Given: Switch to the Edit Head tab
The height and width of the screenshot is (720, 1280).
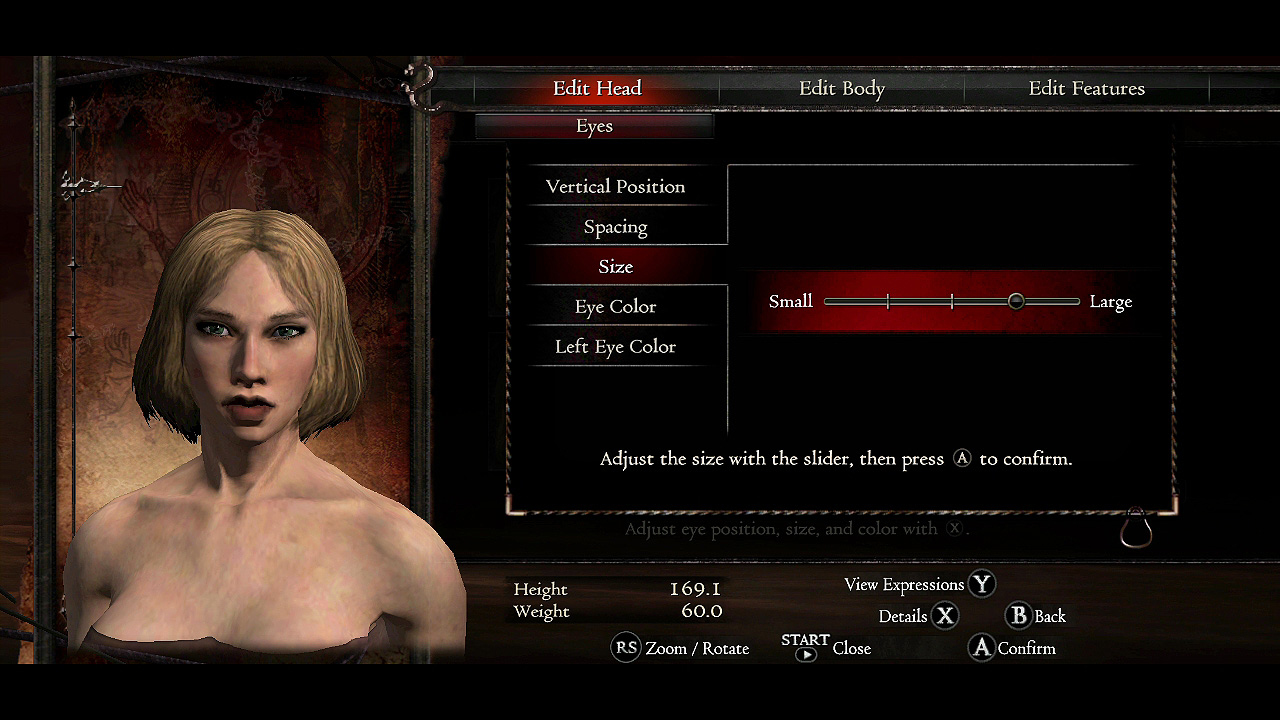Looking at the screenshot, I should 597,89.
